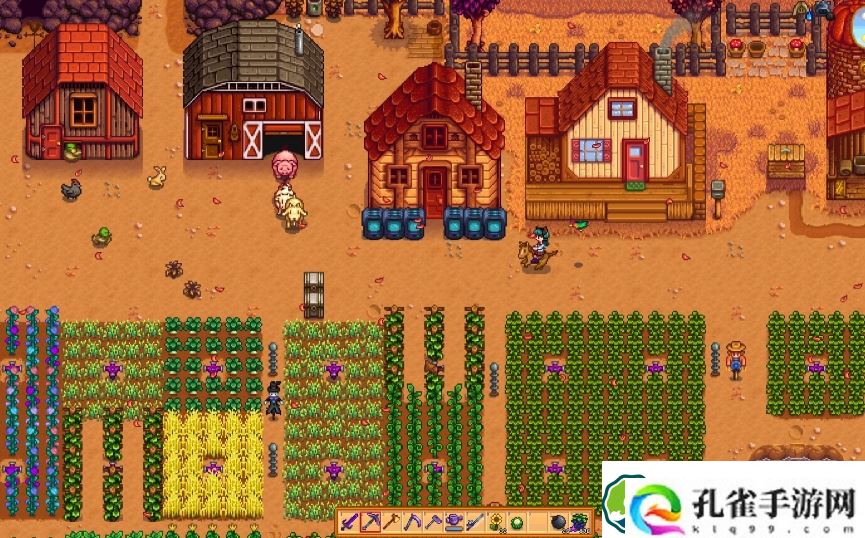
Task: Choose the purple grapes slot
Action: [579, 522]
